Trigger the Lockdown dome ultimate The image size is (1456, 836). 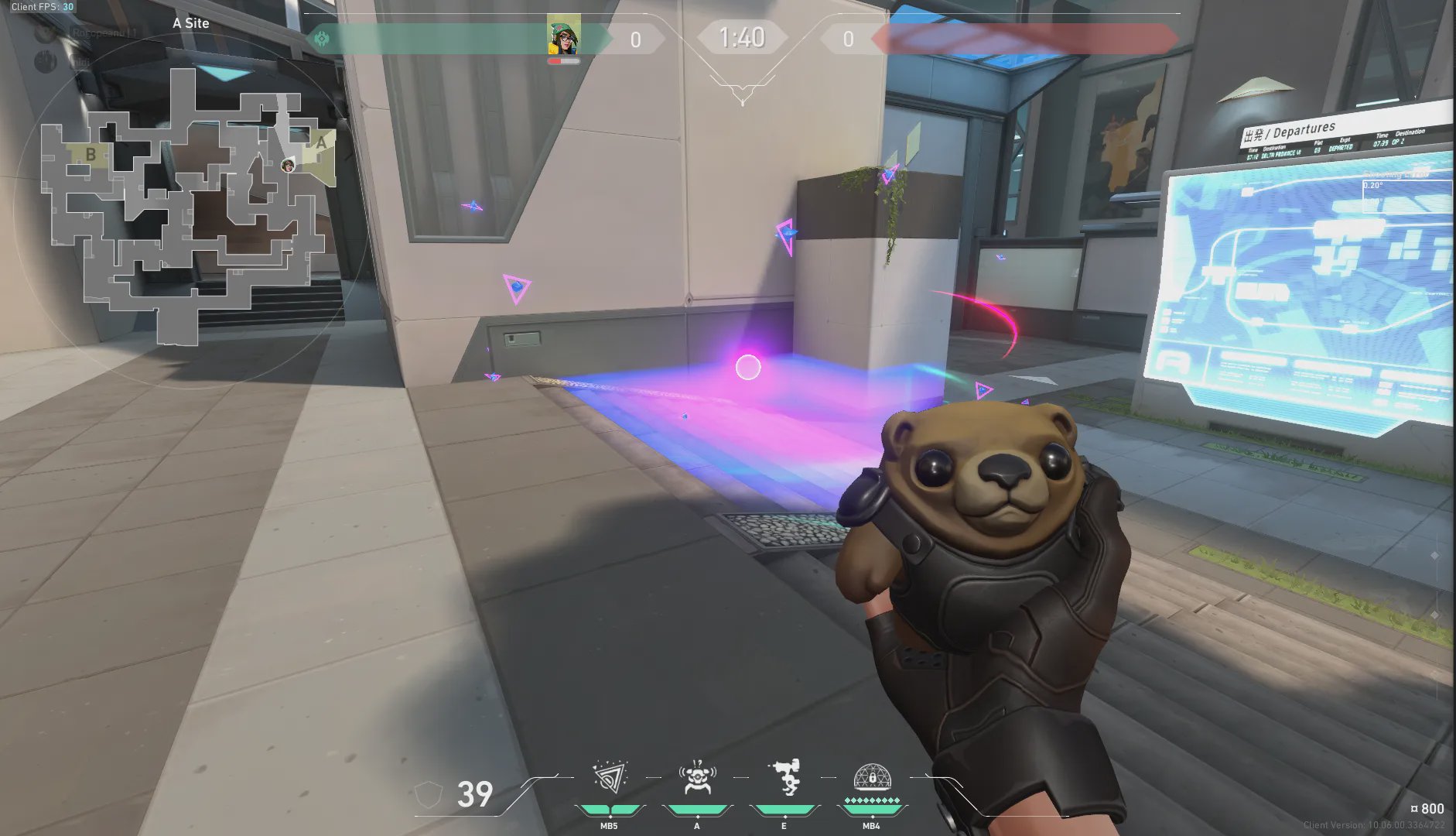(872, 777)
